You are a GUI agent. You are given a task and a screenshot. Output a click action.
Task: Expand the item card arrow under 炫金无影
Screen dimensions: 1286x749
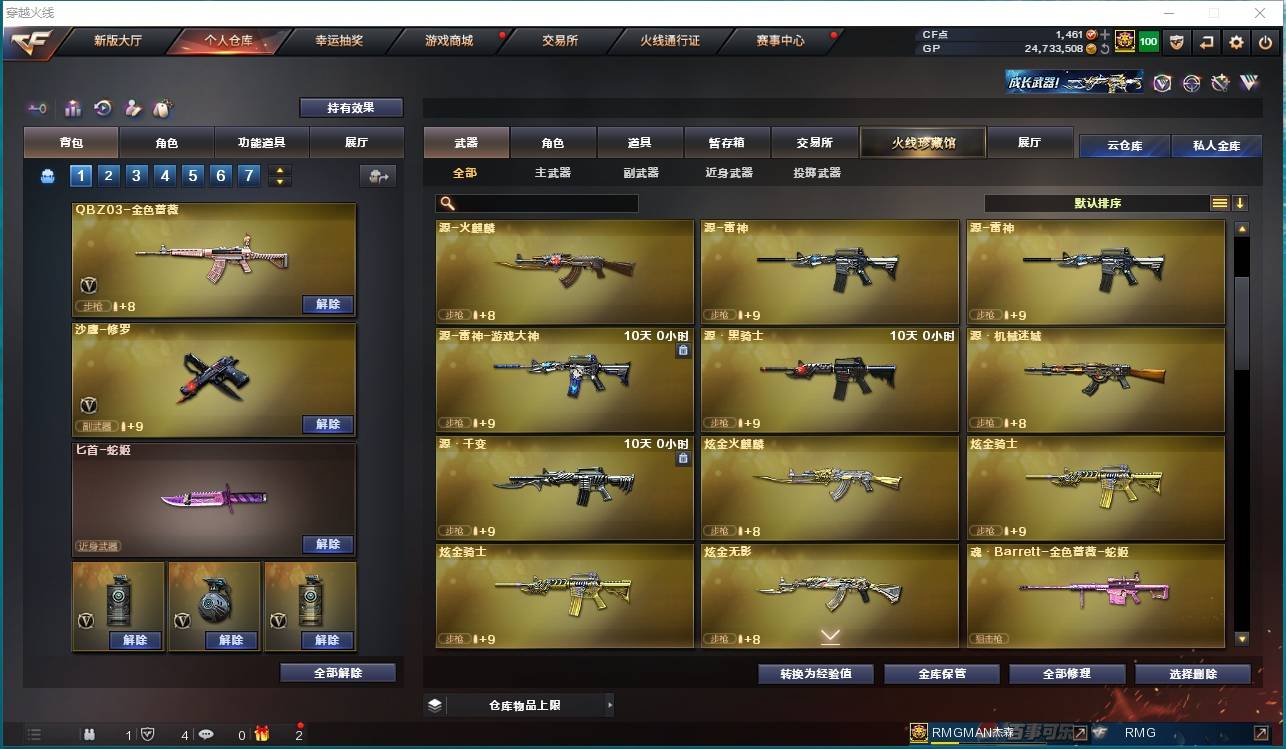[x=829, y=635]
